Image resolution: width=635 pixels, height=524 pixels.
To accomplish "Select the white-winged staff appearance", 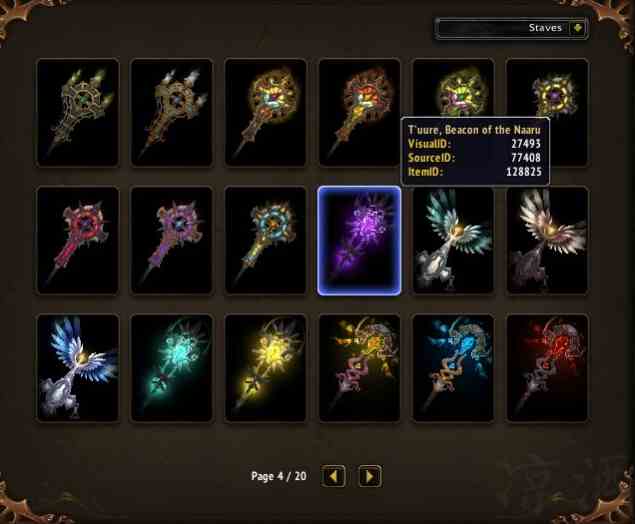I will point(547,240).
